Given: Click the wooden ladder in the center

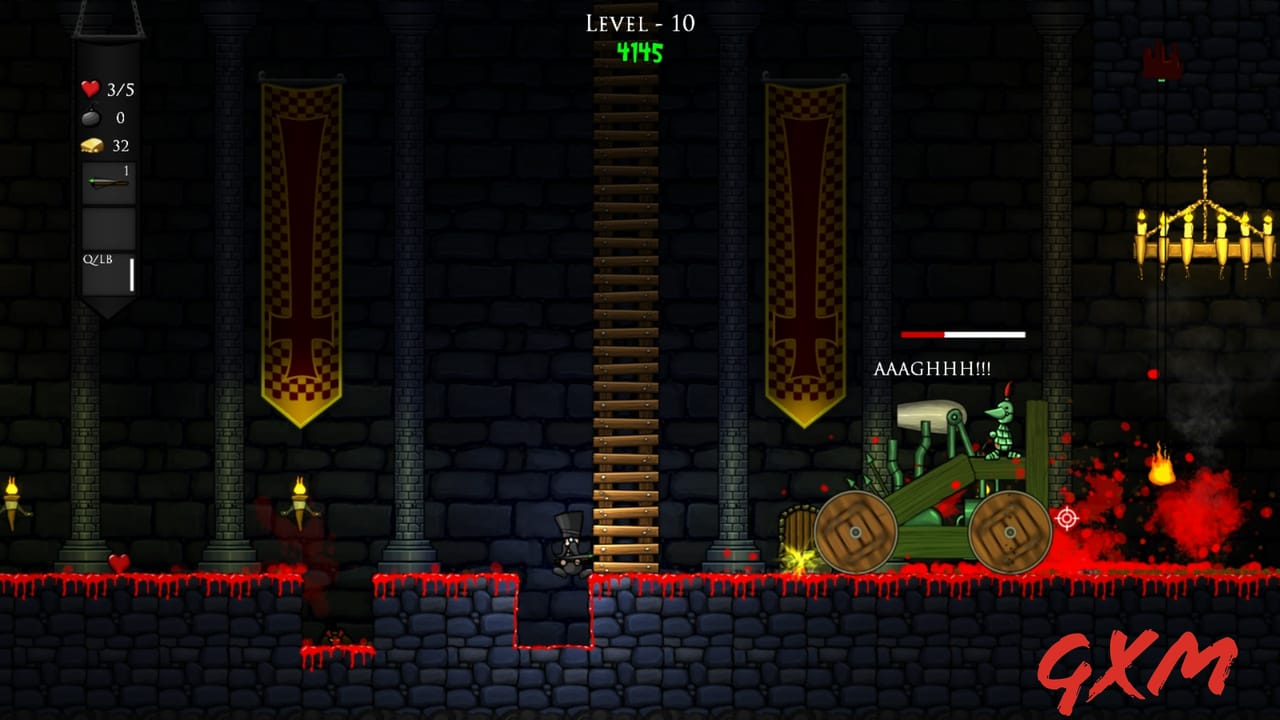Looking at the screenshot, I should 623,300.
